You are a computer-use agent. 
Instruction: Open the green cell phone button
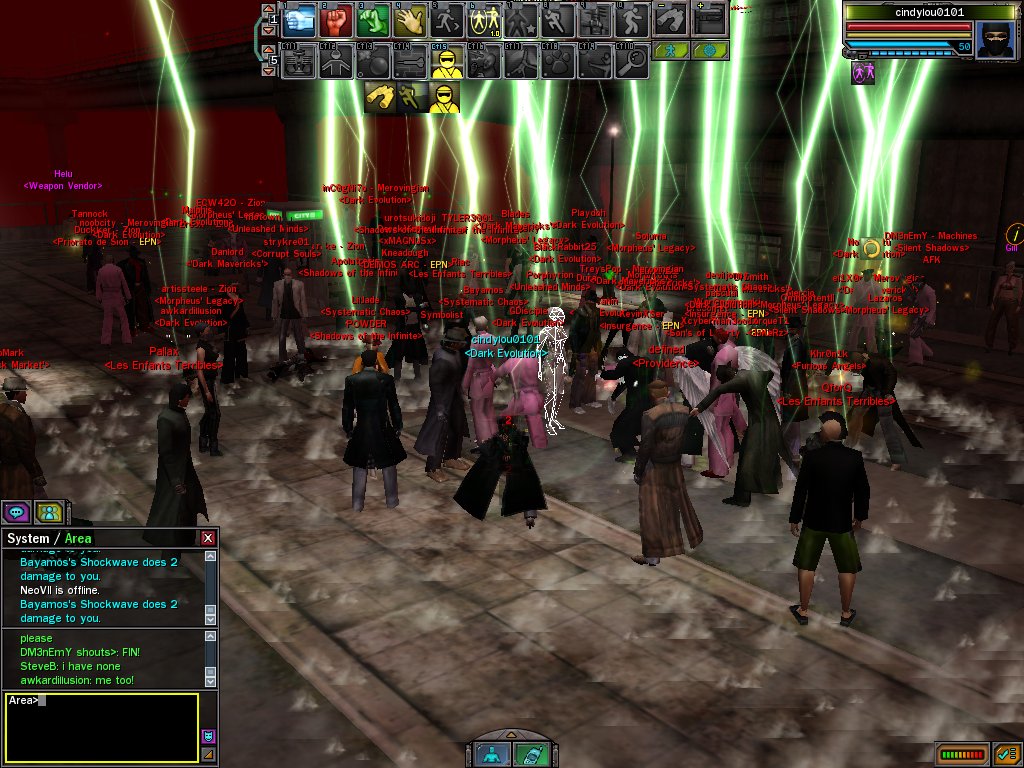pos(528,754)
